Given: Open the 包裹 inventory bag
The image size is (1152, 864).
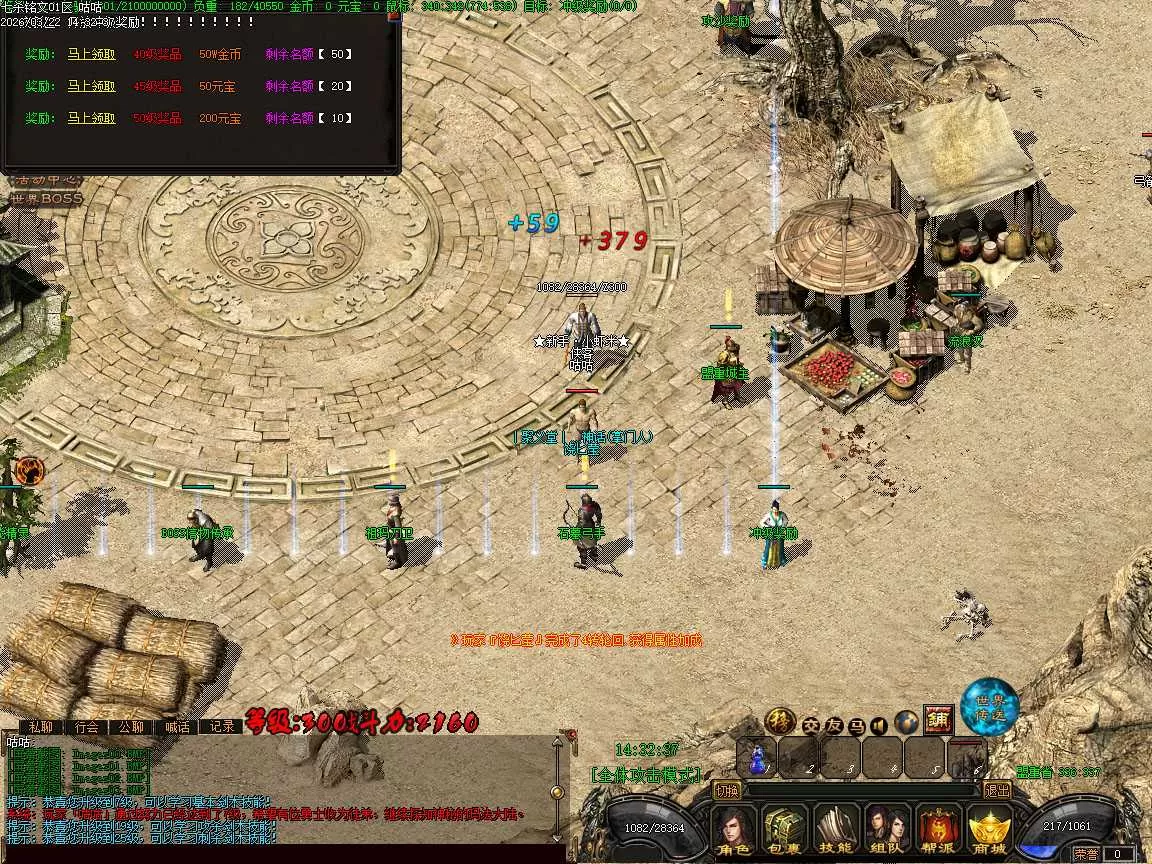Looking at the screenshot, I should tap(784, 830).
